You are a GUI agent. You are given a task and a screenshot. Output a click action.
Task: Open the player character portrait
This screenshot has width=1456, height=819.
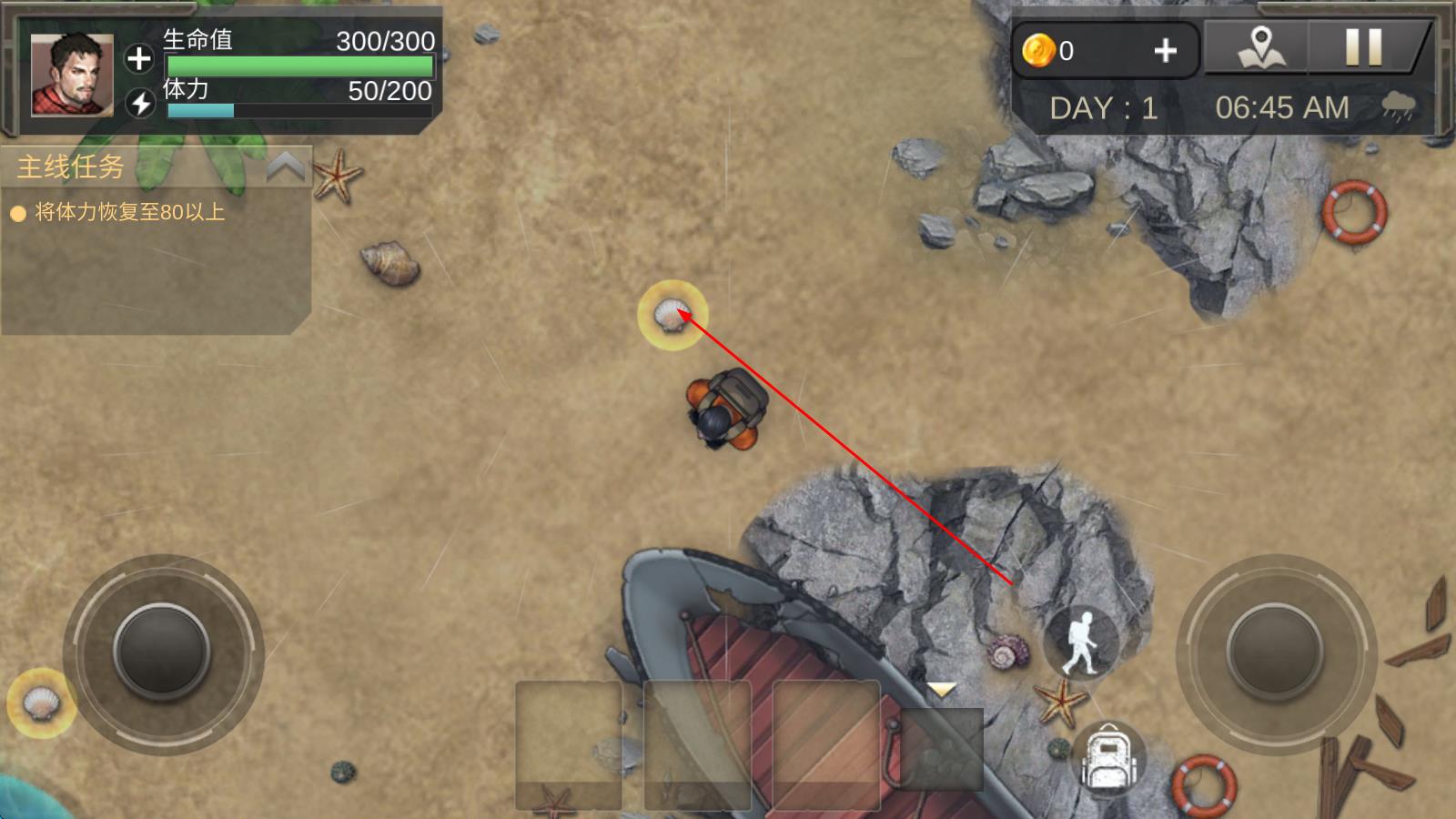[72, 75]
